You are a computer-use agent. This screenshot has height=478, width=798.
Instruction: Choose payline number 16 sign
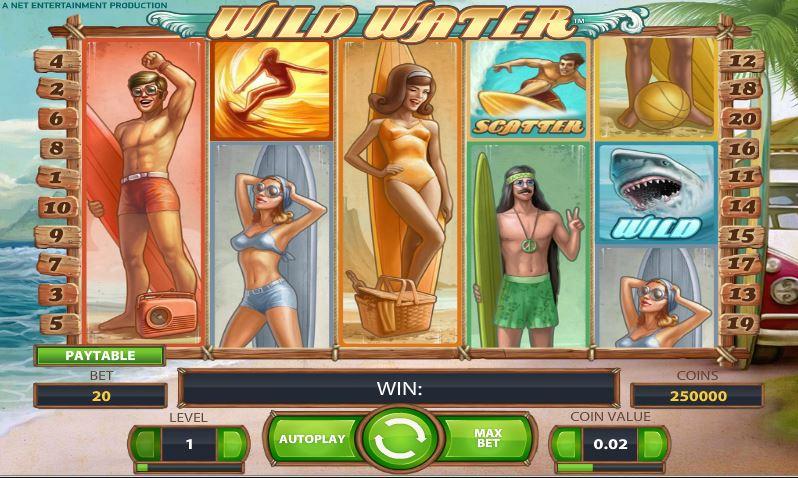coord(741,148)
